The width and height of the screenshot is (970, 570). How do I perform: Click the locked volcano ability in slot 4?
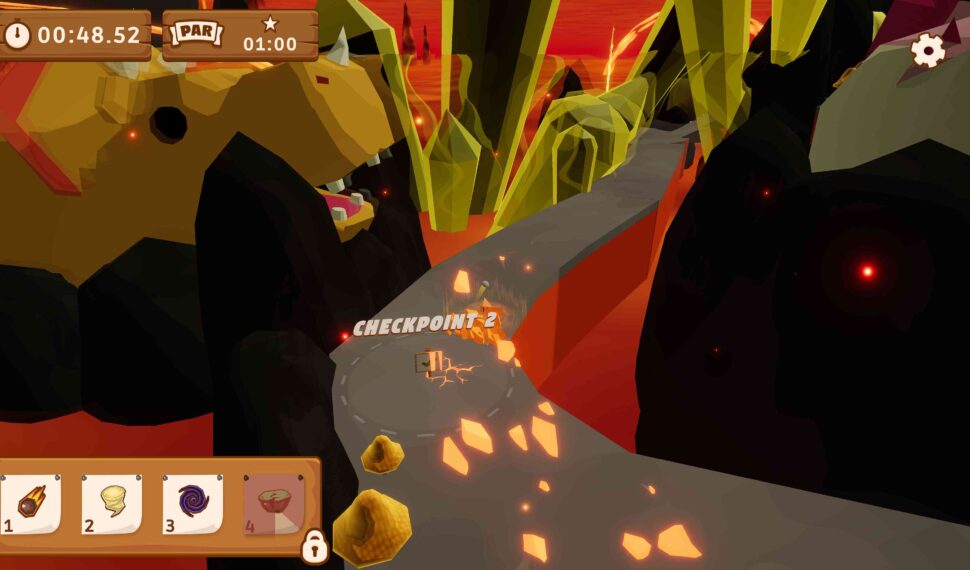tap(273, 503)
